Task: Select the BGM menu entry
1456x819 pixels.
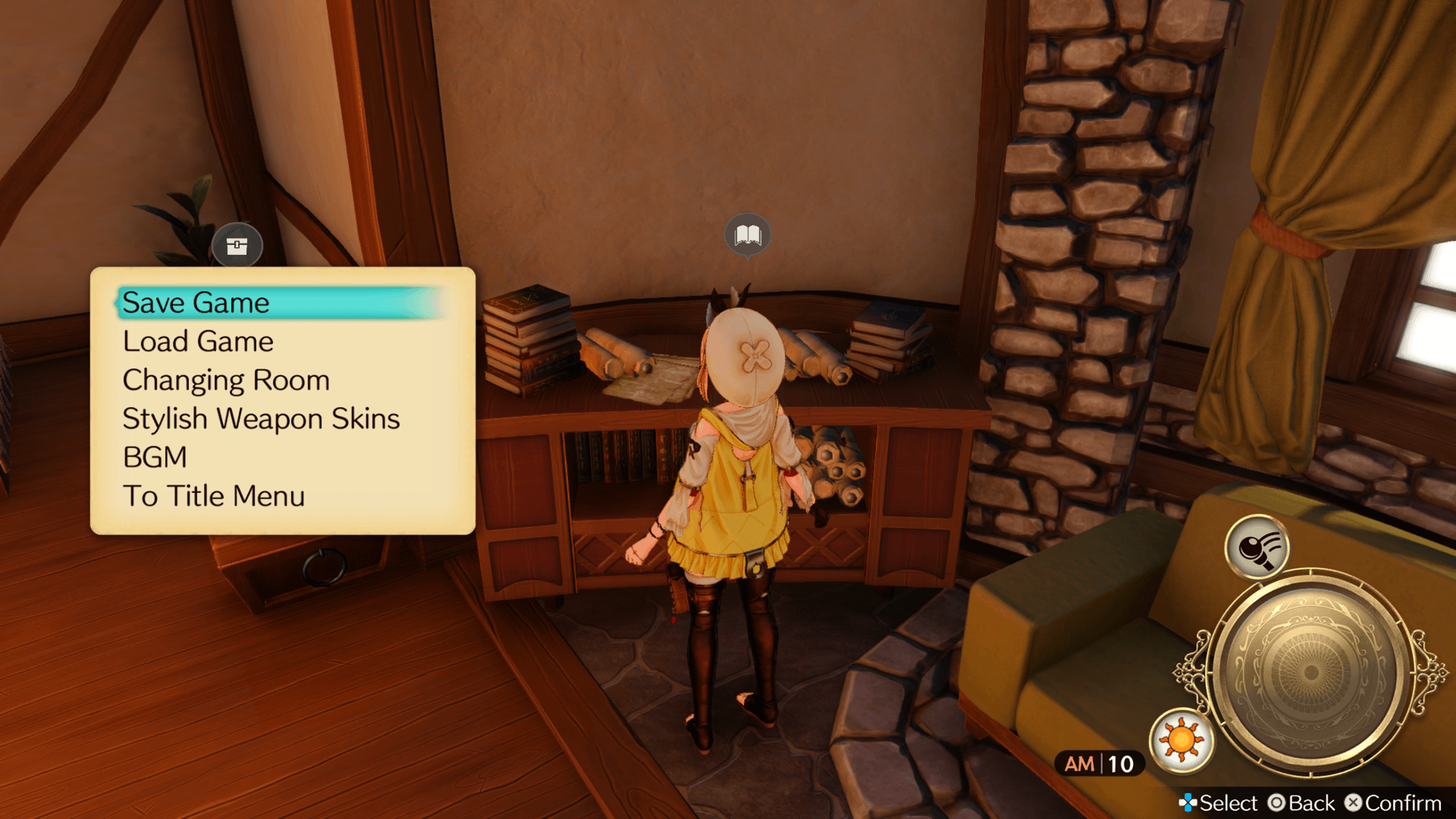Action: [x=155, y=457]
